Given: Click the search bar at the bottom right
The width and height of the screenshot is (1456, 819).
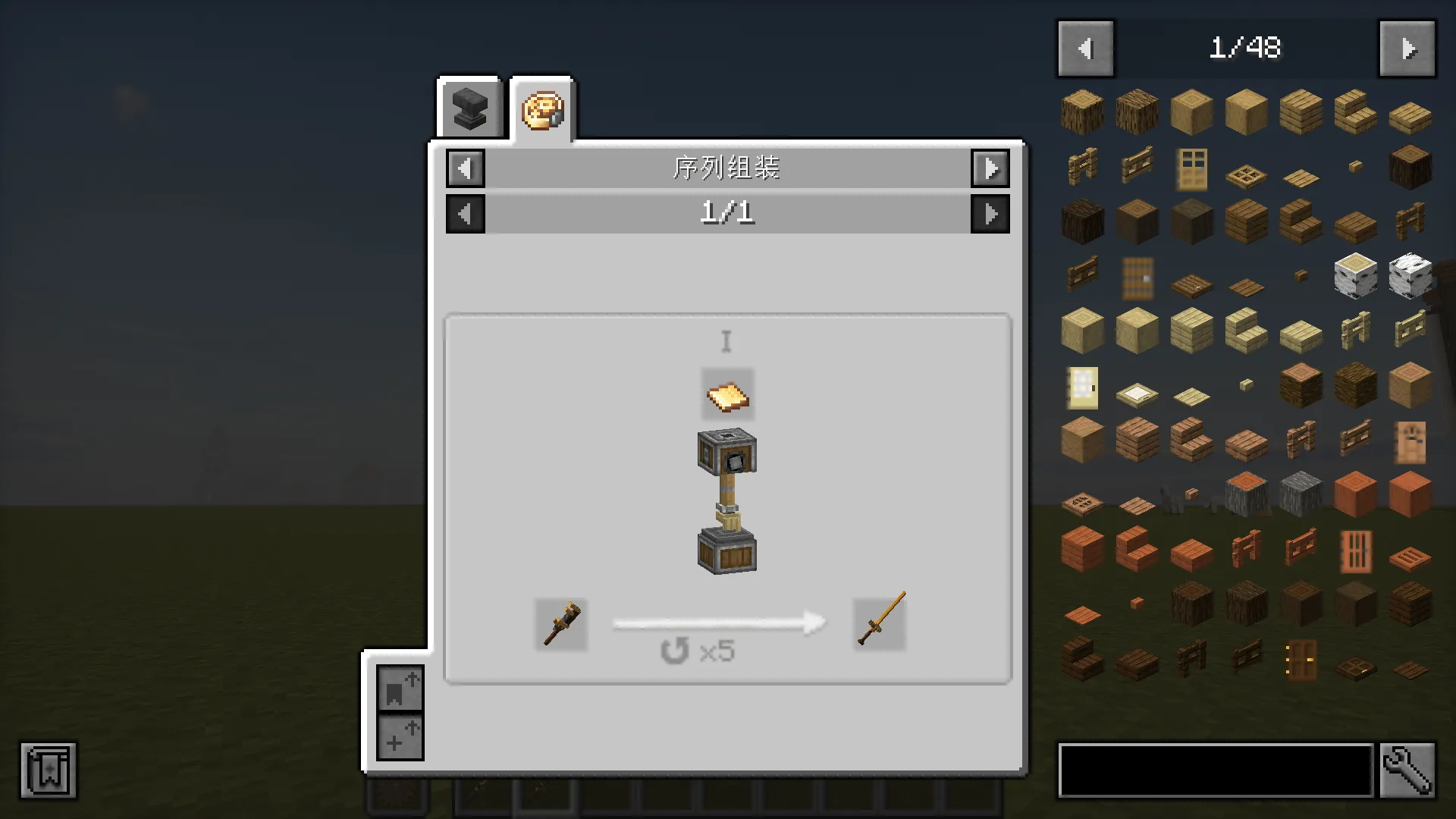Looking at the screenshot, I should (x=1213, y=770).
